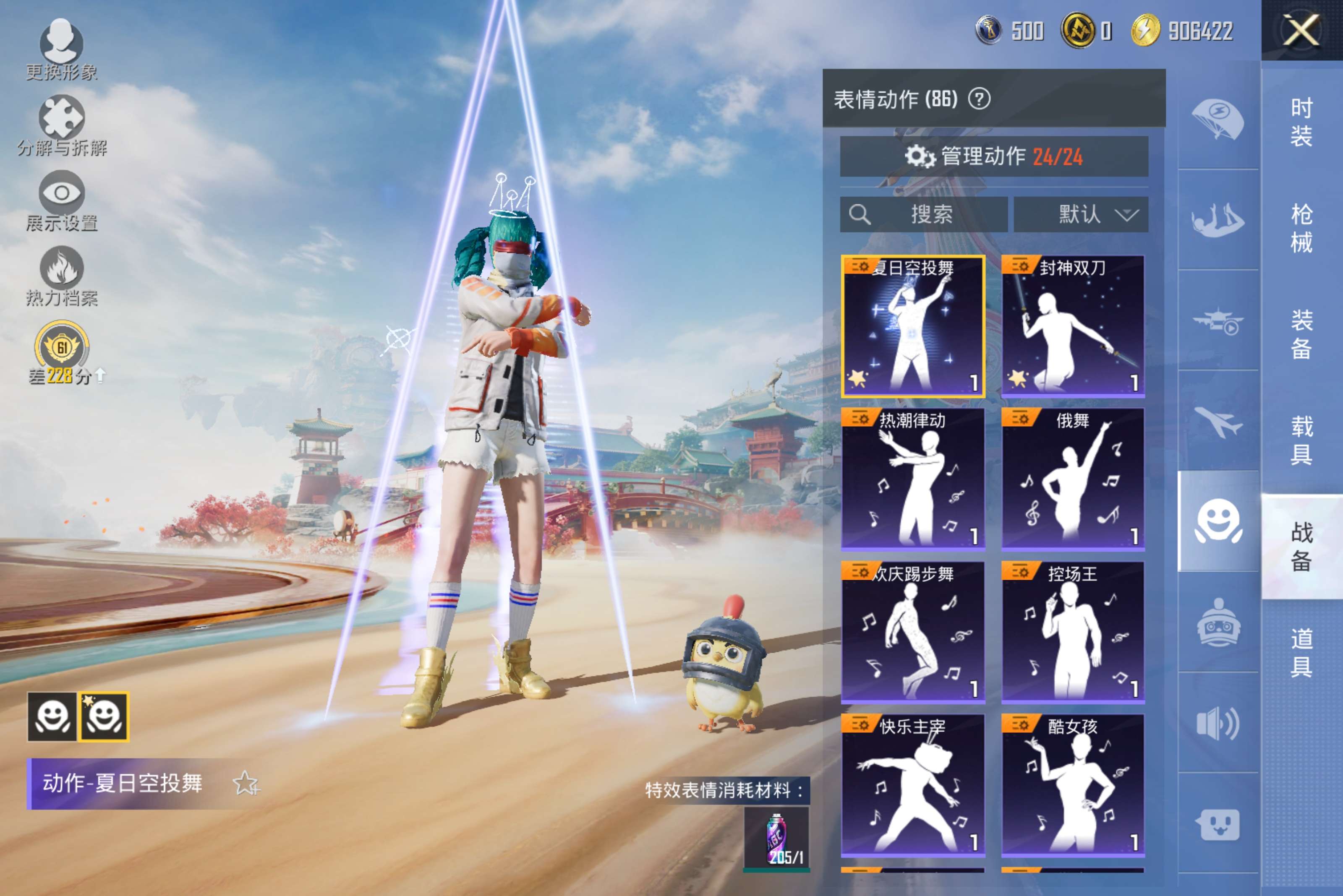Close the inventory screen with the X

[x=1301, y=30]
